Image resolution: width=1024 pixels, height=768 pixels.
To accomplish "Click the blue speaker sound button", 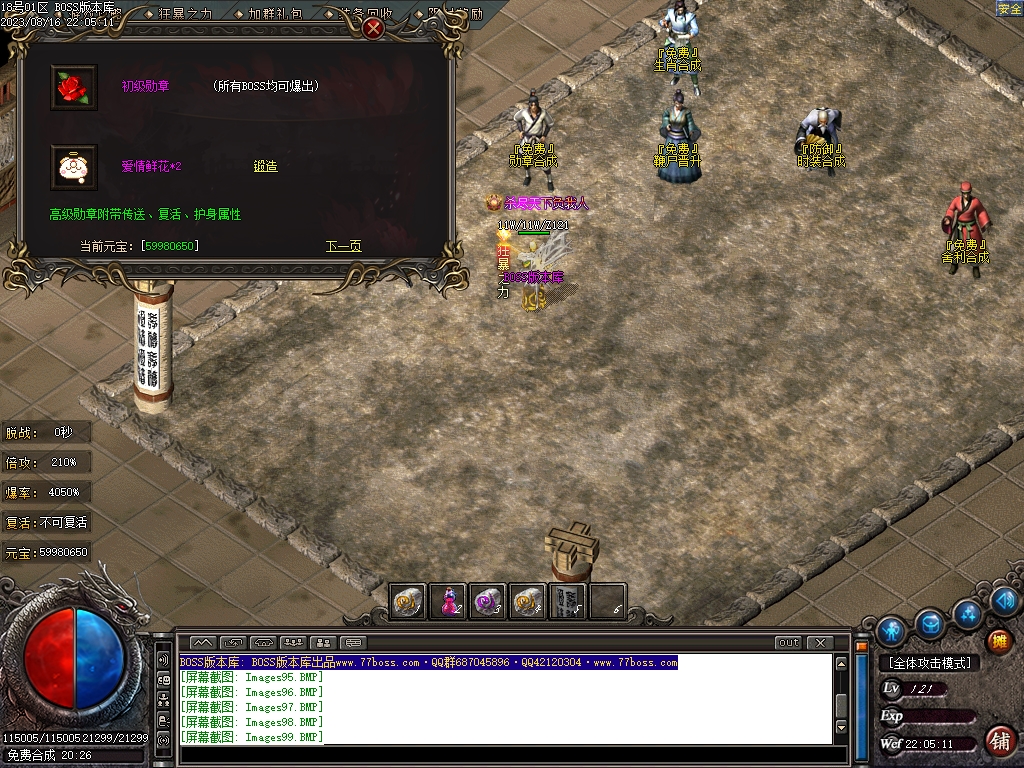I will 1006,600.
